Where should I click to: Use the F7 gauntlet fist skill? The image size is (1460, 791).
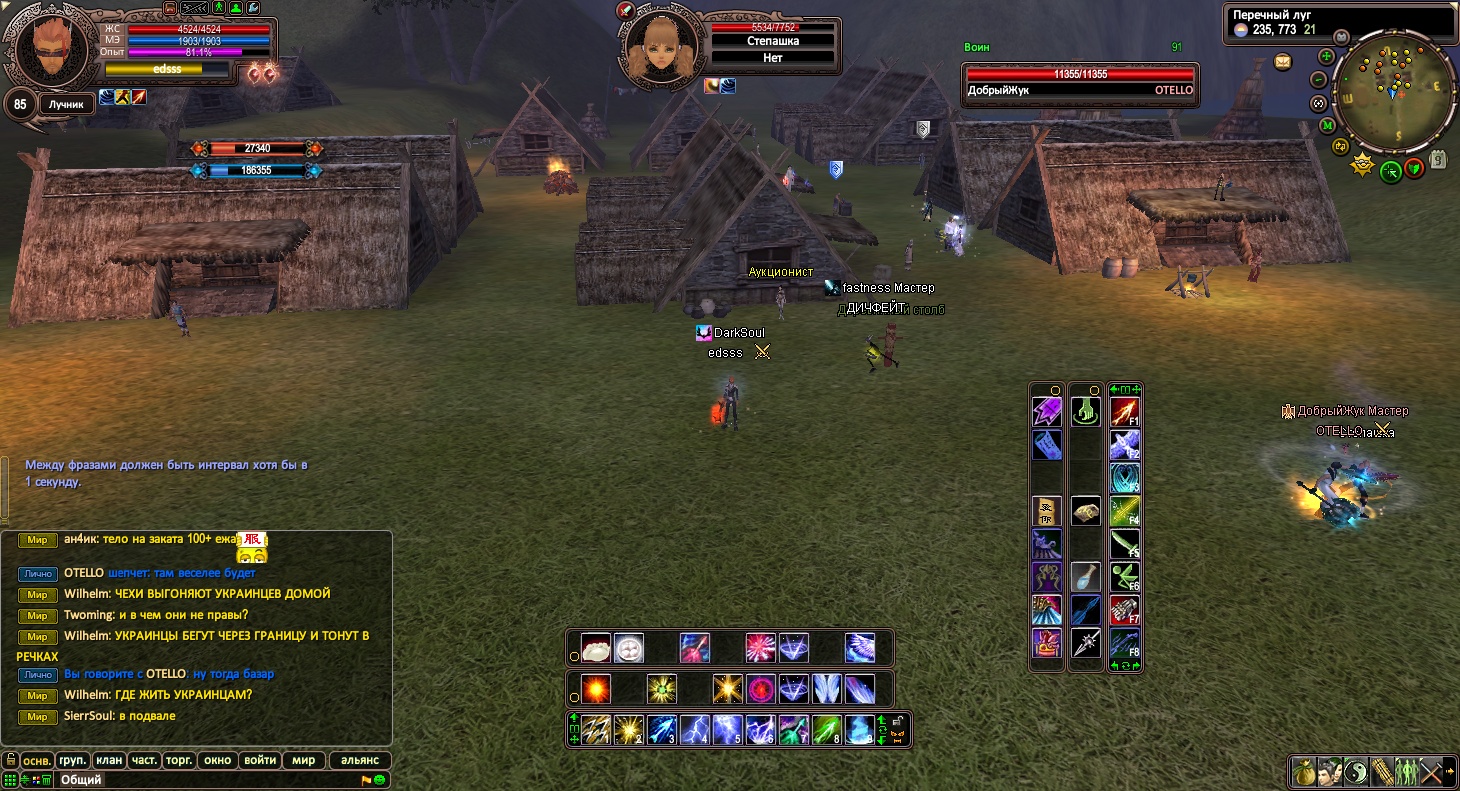1124,609
